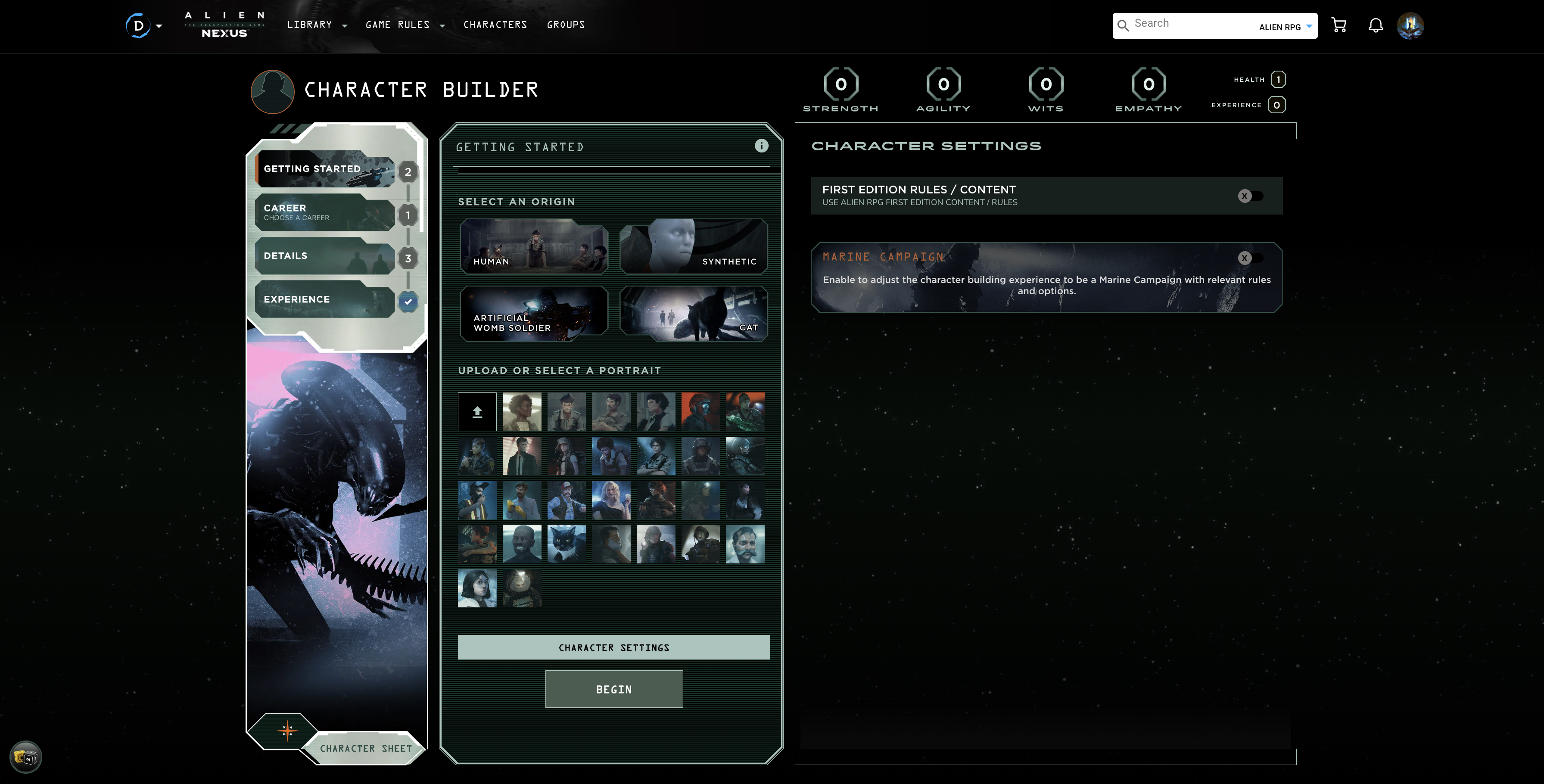
Task: Choose the Synthetic origin
Action: coord(693,246)
